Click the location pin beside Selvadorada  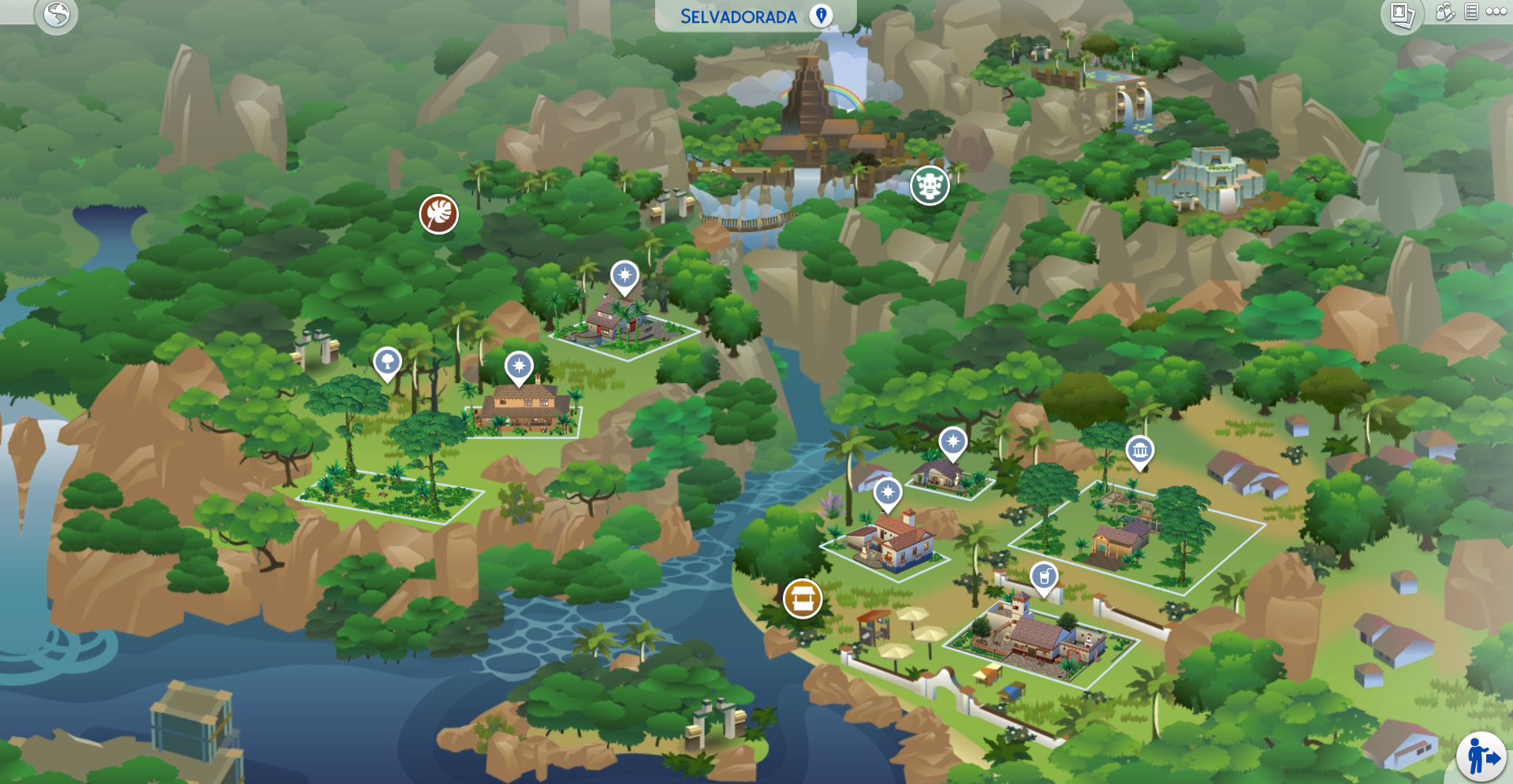(821, 14)
